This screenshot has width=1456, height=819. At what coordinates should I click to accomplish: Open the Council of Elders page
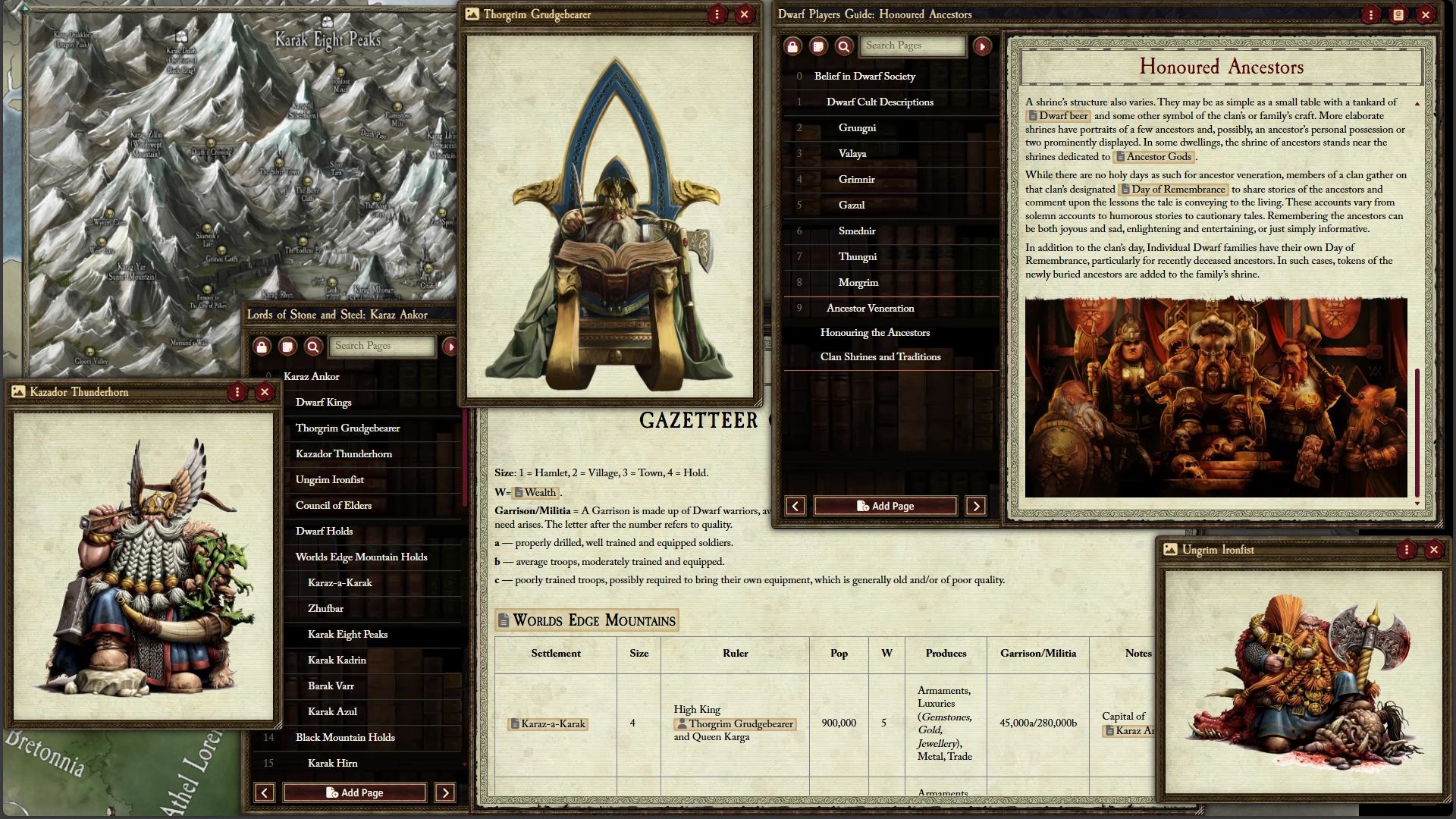pyautogui.click(x=333, y=505)
